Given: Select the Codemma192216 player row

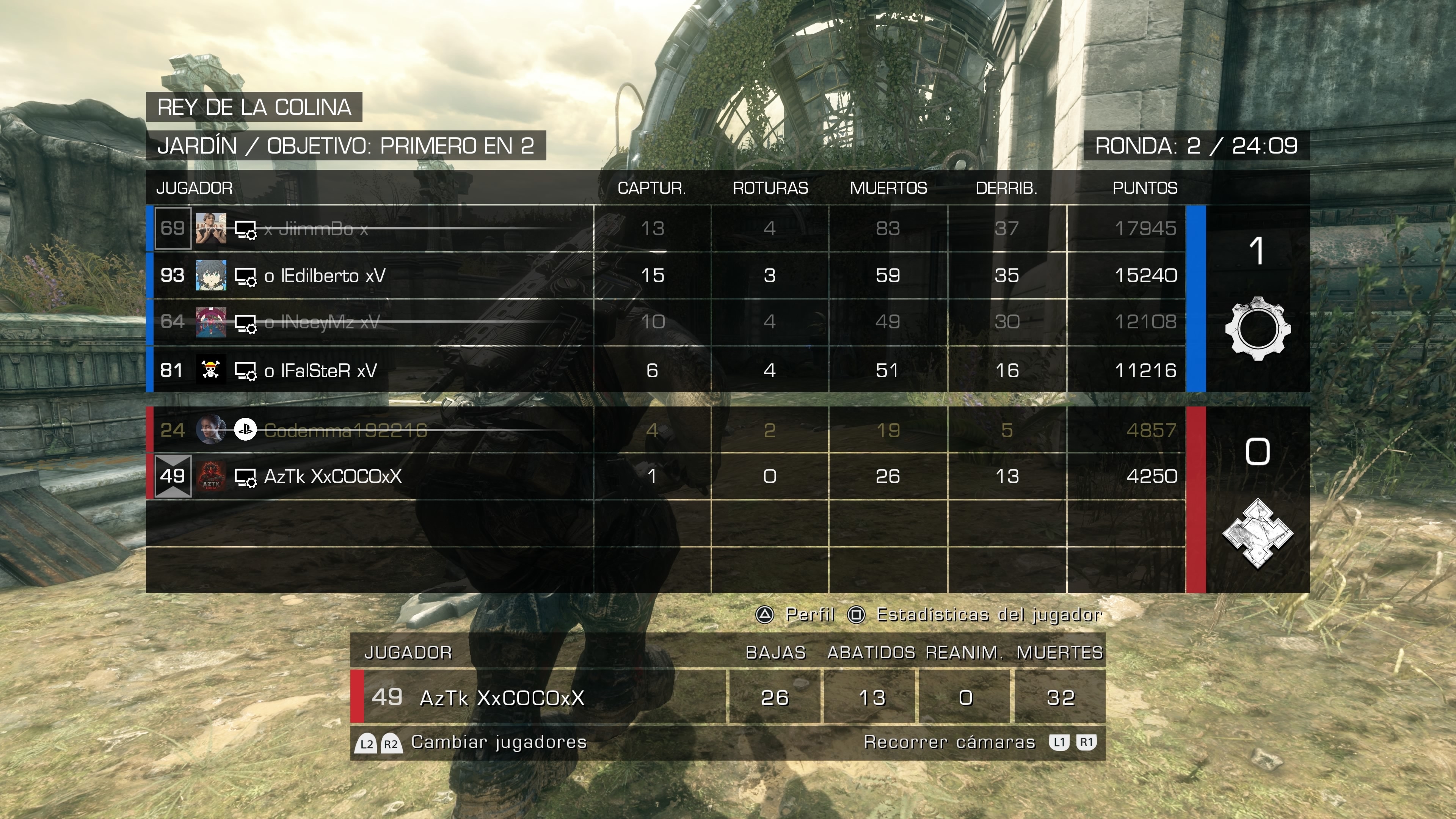Looking at the screenshot, I should point(345,431).
